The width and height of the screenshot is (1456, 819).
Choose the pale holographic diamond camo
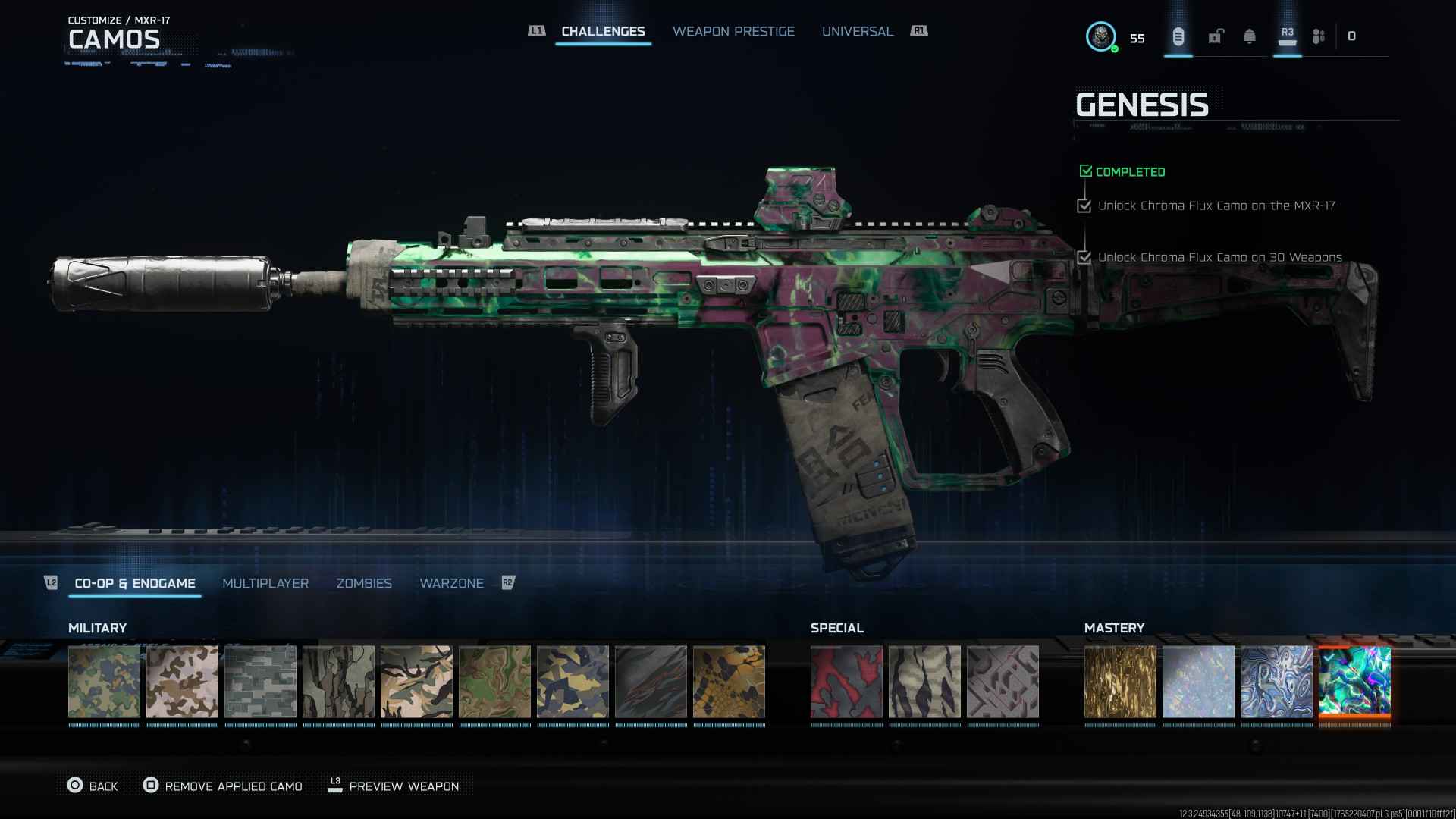[1198, 682]
